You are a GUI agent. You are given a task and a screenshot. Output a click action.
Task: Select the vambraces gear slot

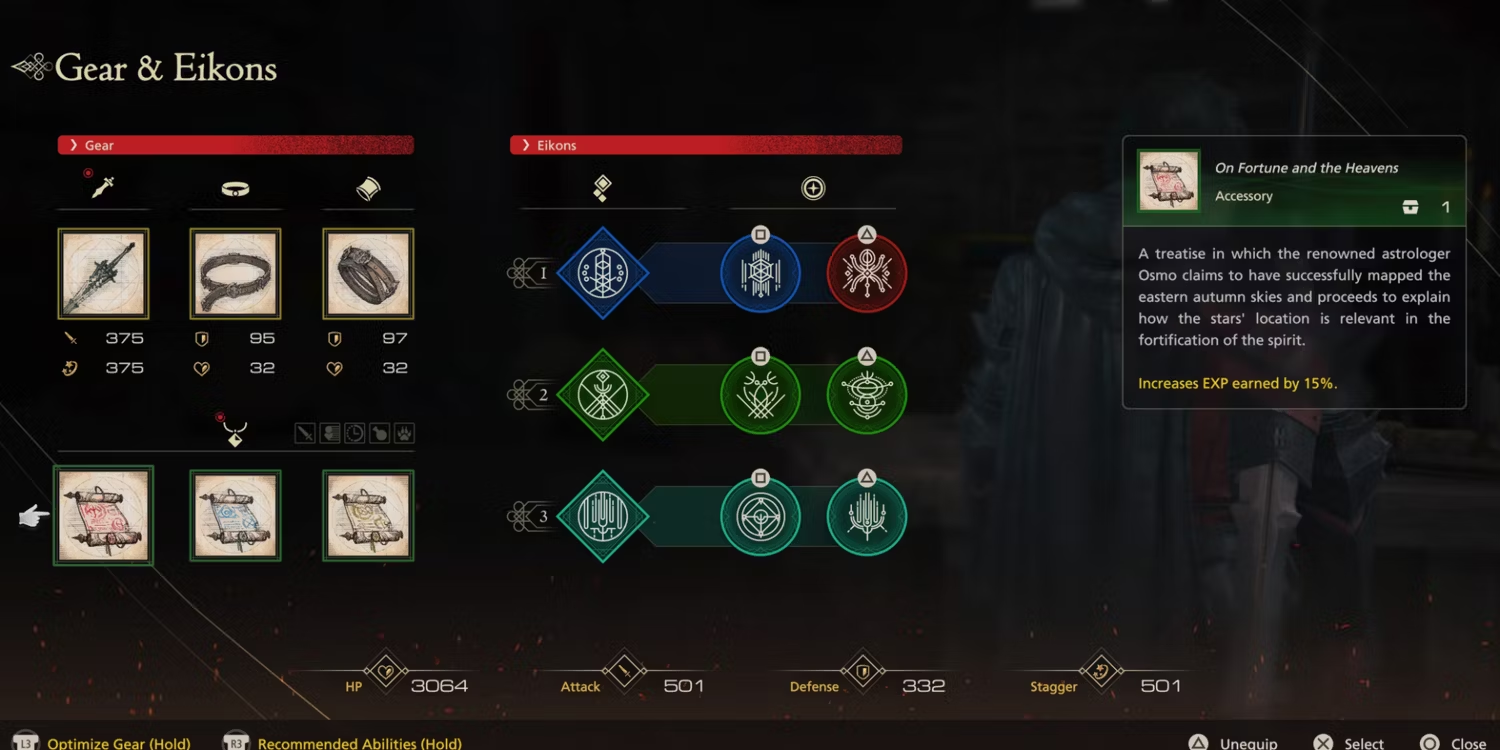[x=368, y=274]
